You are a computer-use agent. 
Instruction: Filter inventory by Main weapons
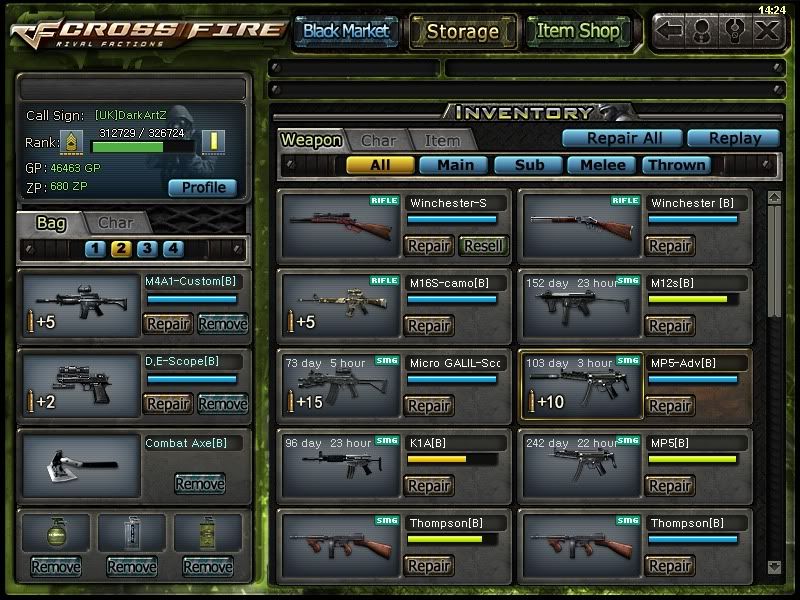point(454,165)
